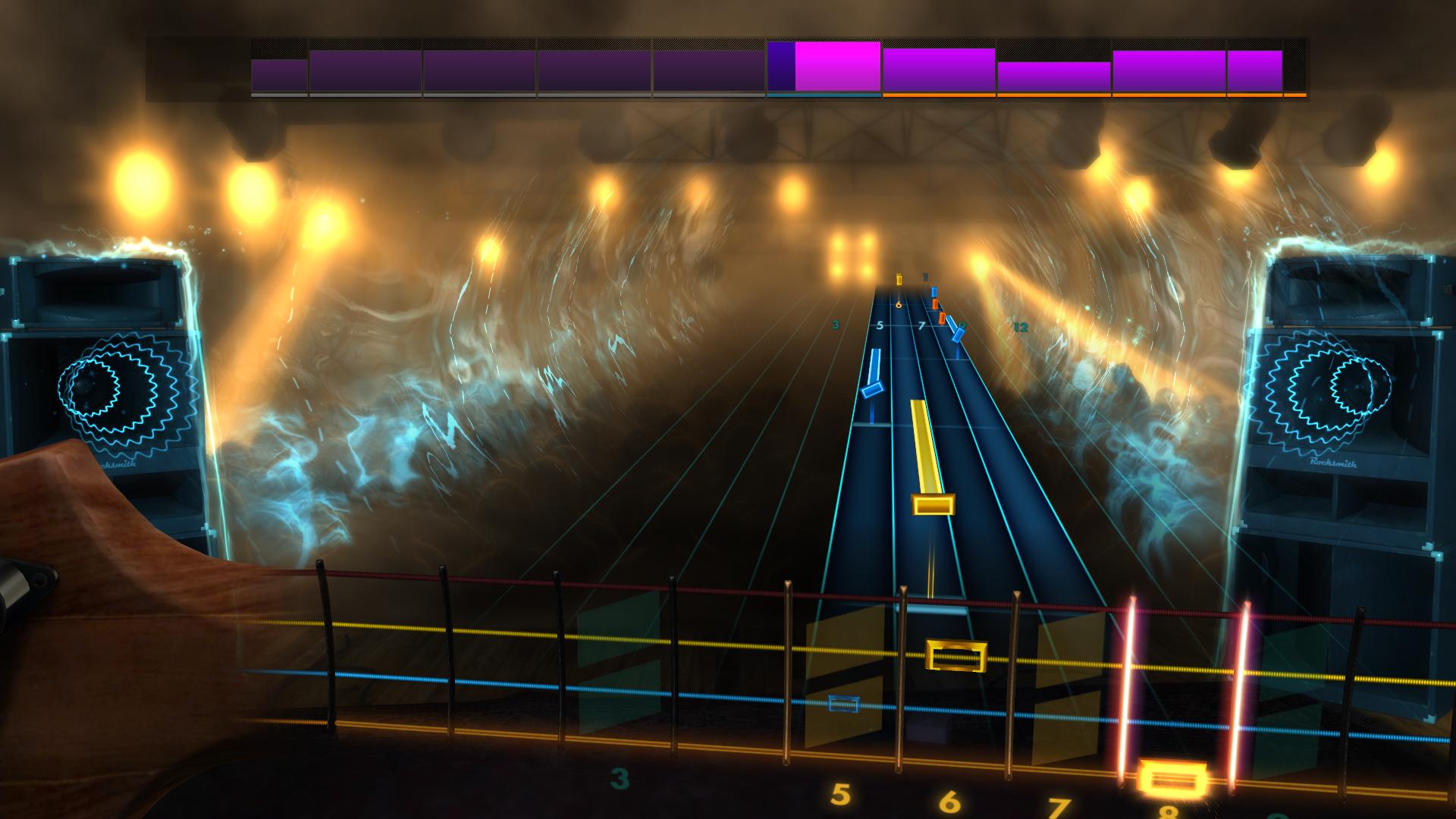Click the dark indigo timeline segment before the magenta one

[781, 68]
